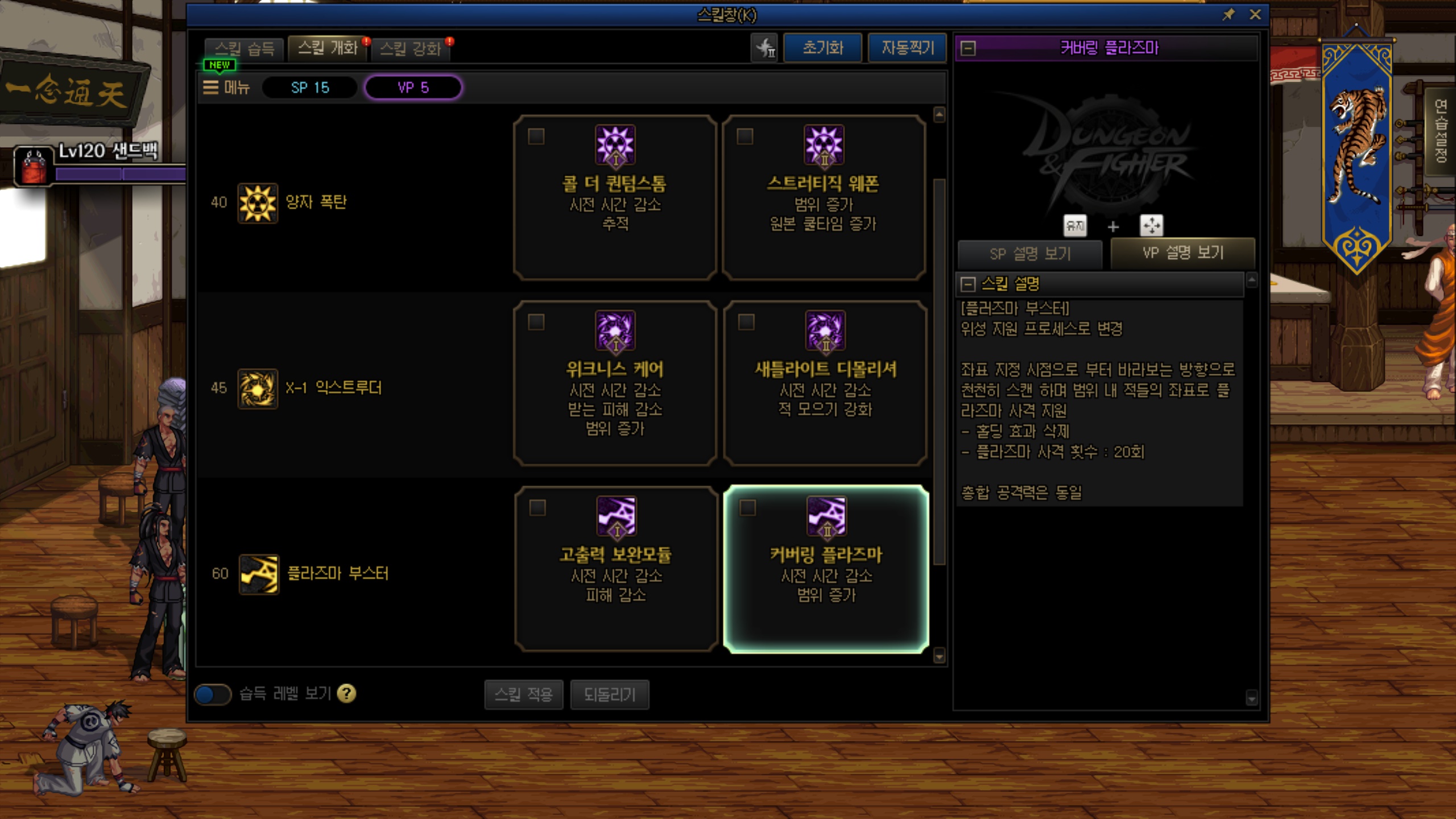Image resolution: width=1456 pixels, height=819 pixels.
Task: Close the skill window
Action: click(x=1255, y=15)
